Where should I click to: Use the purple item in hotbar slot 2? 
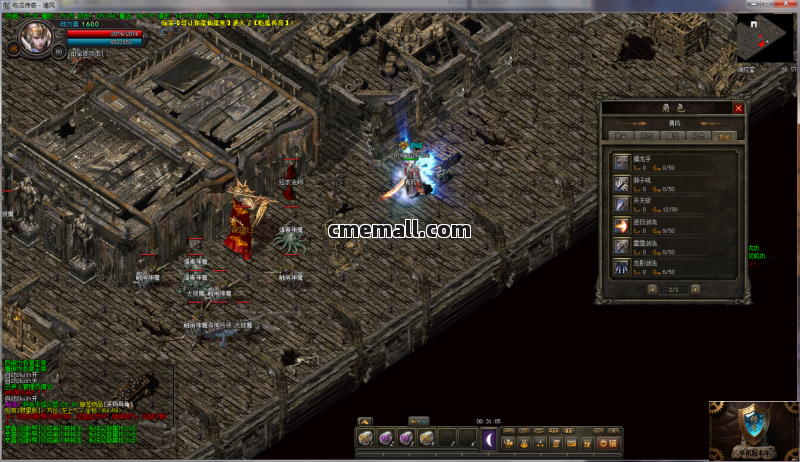click(x=386, y=438)
